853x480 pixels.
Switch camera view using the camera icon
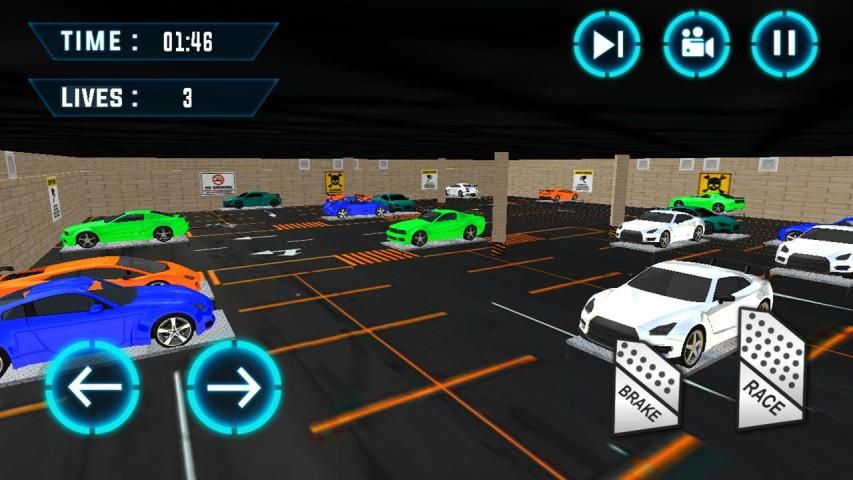pyautogui.click(x=696, y=44)
